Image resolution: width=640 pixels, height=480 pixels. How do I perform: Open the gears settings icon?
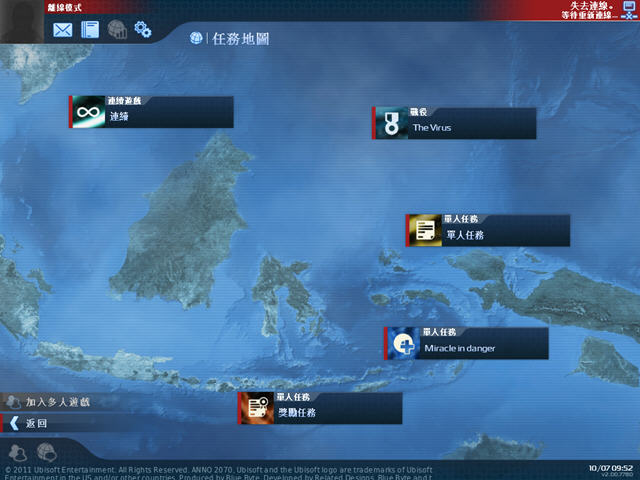(143, 30)
